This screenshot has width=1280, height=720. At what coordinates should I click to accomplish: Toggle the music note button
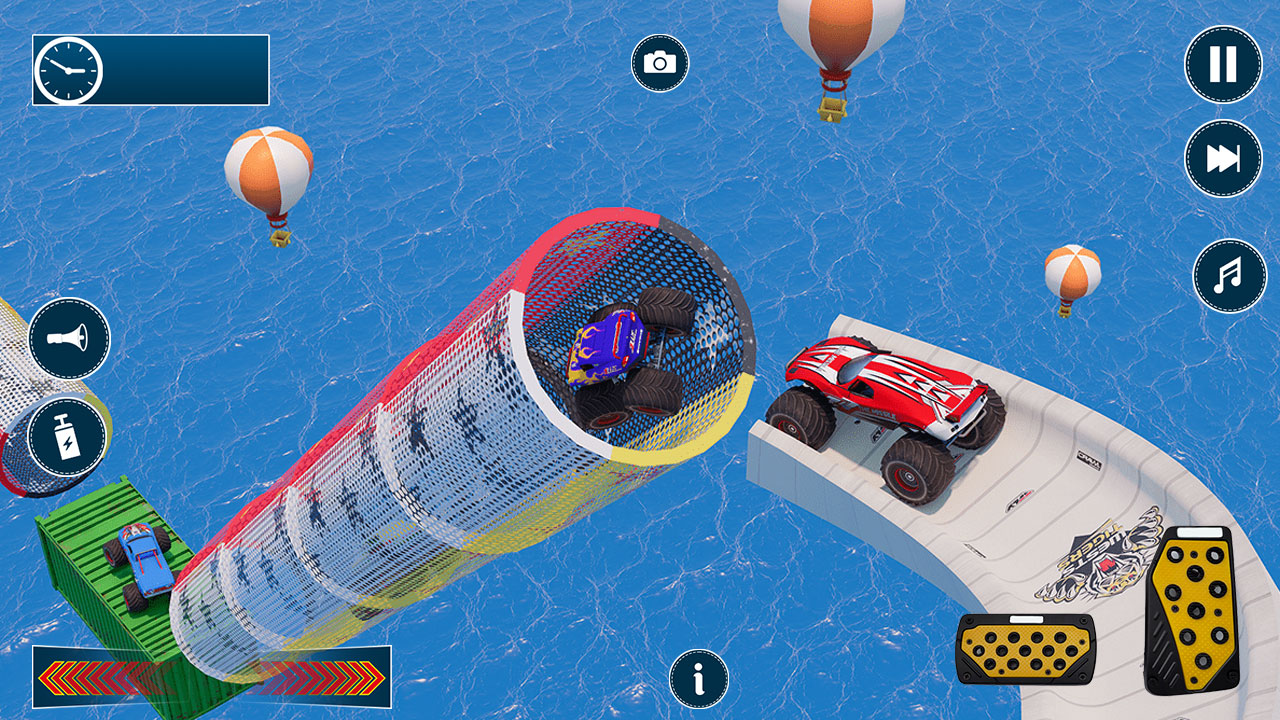pyautogui.click(x=1229, y=275)
